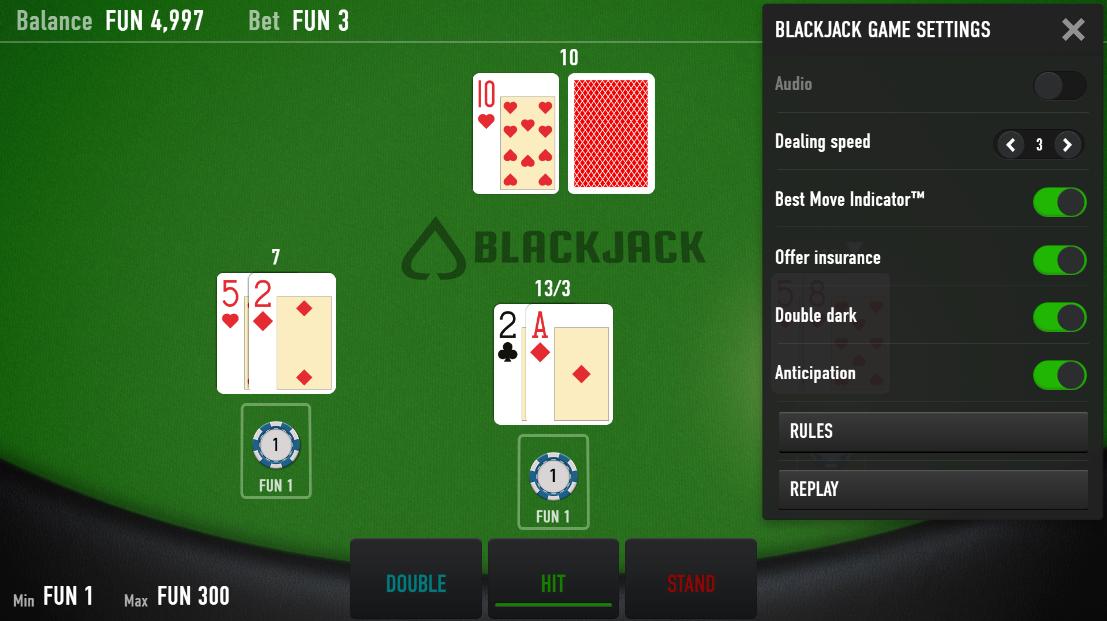Close the Blackjack Game Settings panel
Screen dimensions: 1107x621
pos(1073,30)
